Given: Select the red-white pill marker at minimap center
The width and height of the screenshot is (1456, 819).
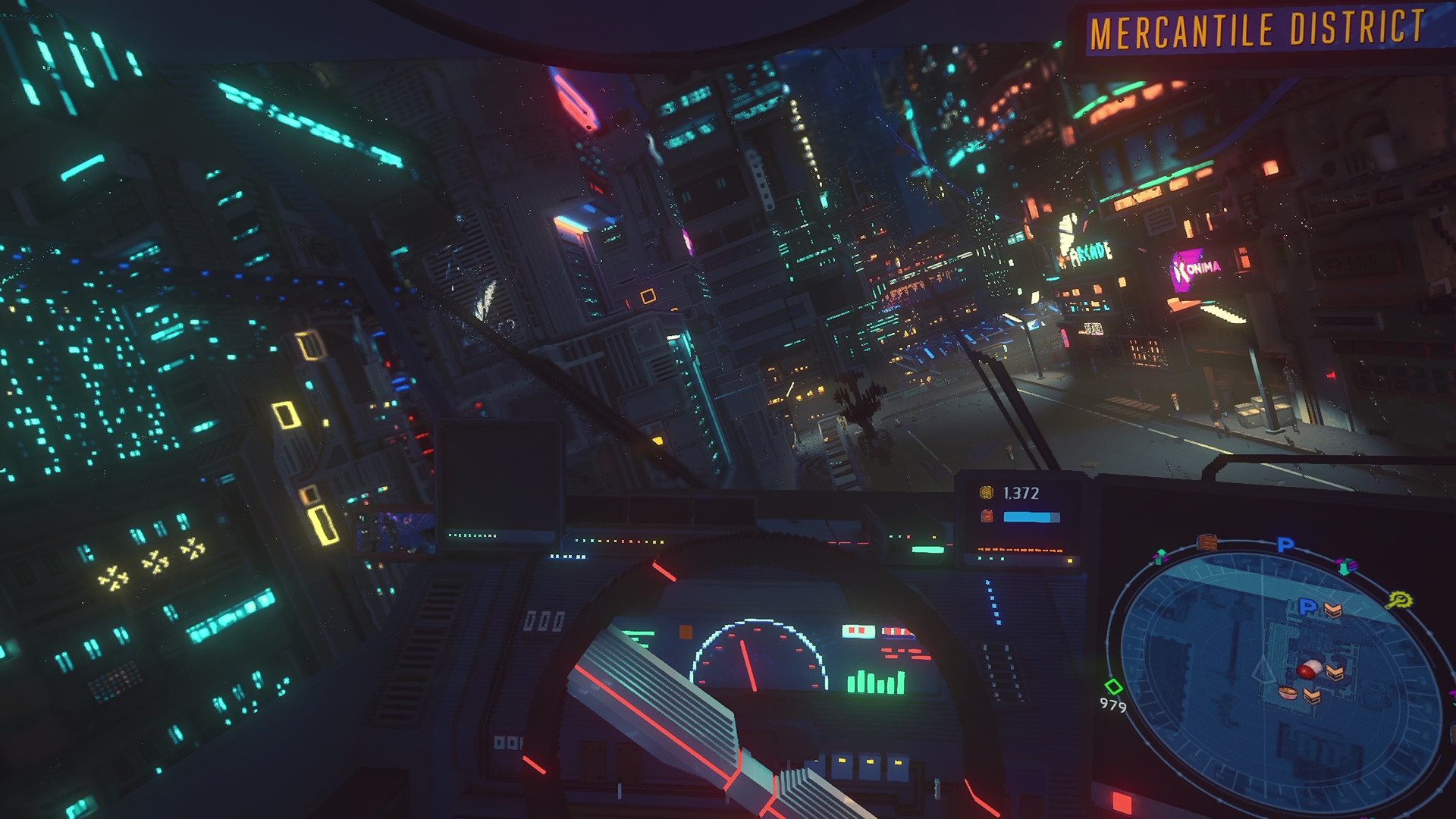Looking at the screenshot, I should (1310, 670).
